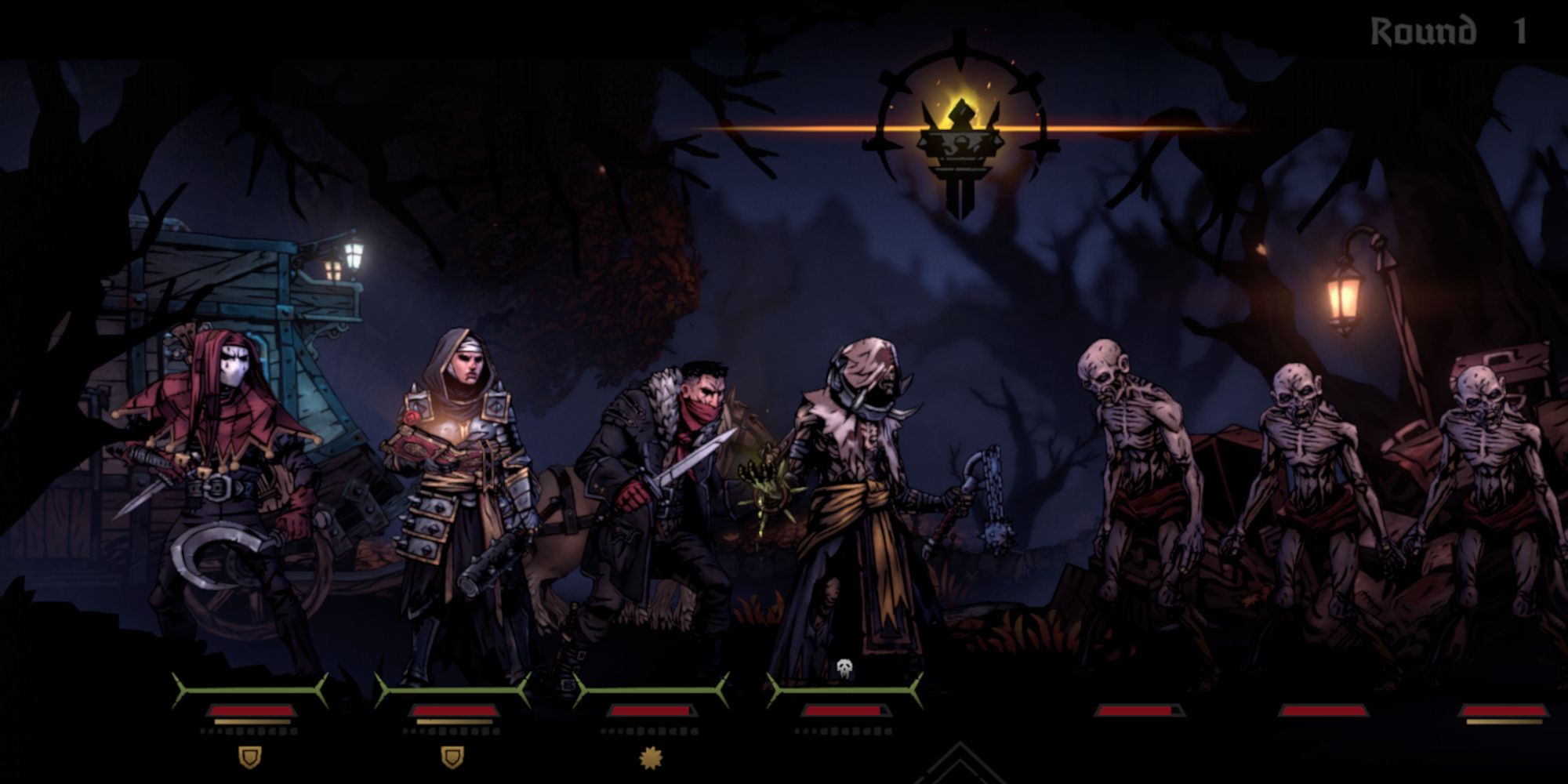Click the Burn token below the Highwayman
The height and width of the screenshot is (784, 1568).
pos(652,757)
